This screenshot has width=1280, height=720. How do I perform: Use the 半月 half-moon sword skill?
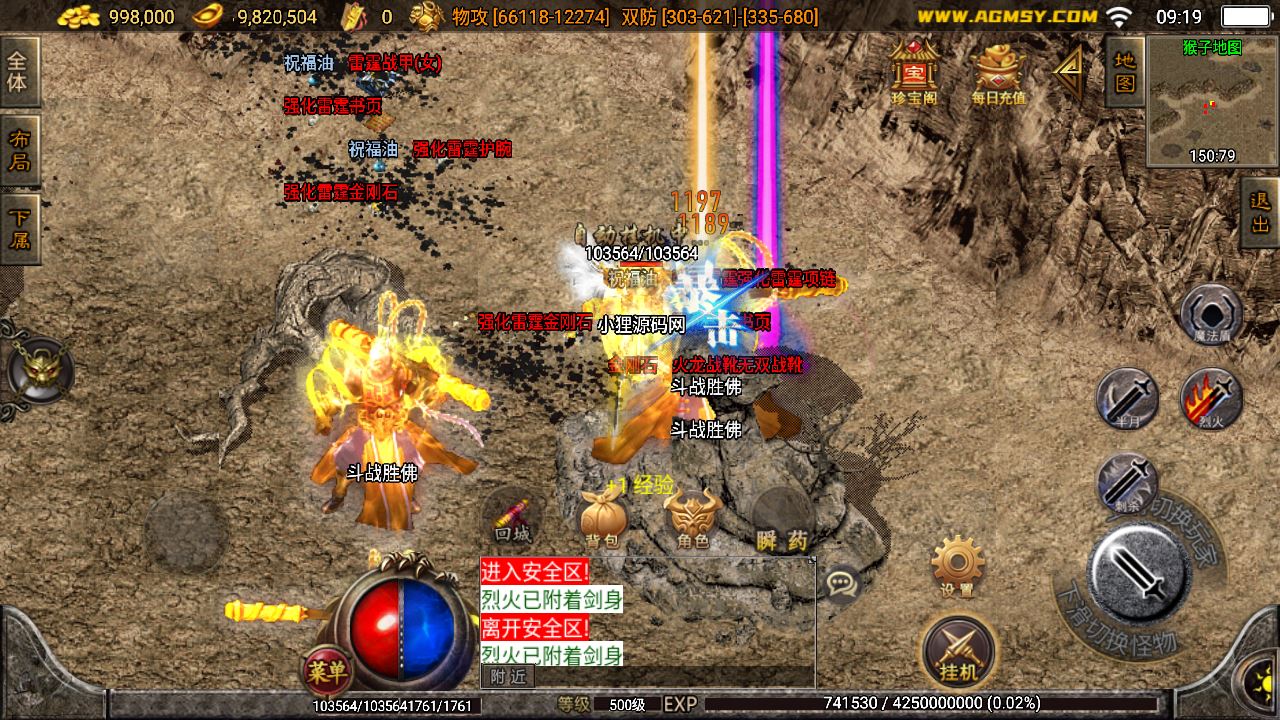(1127, 398)
